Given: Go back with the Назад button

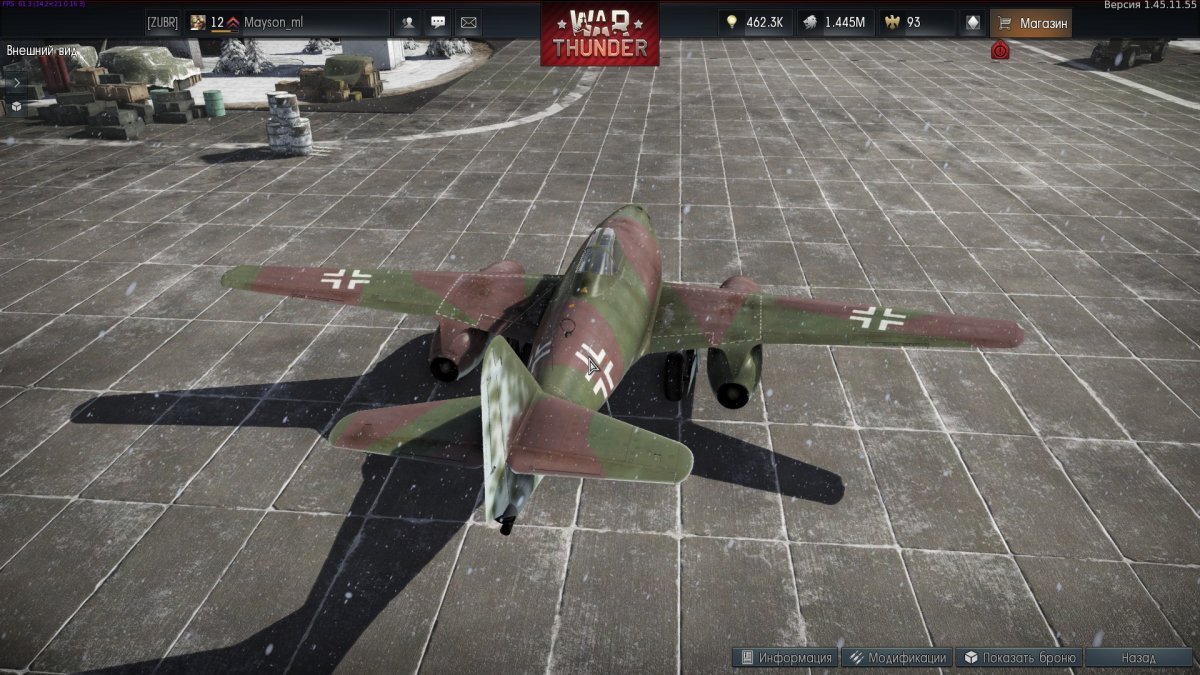Looking at the screenshot, I should [1139, 658].
